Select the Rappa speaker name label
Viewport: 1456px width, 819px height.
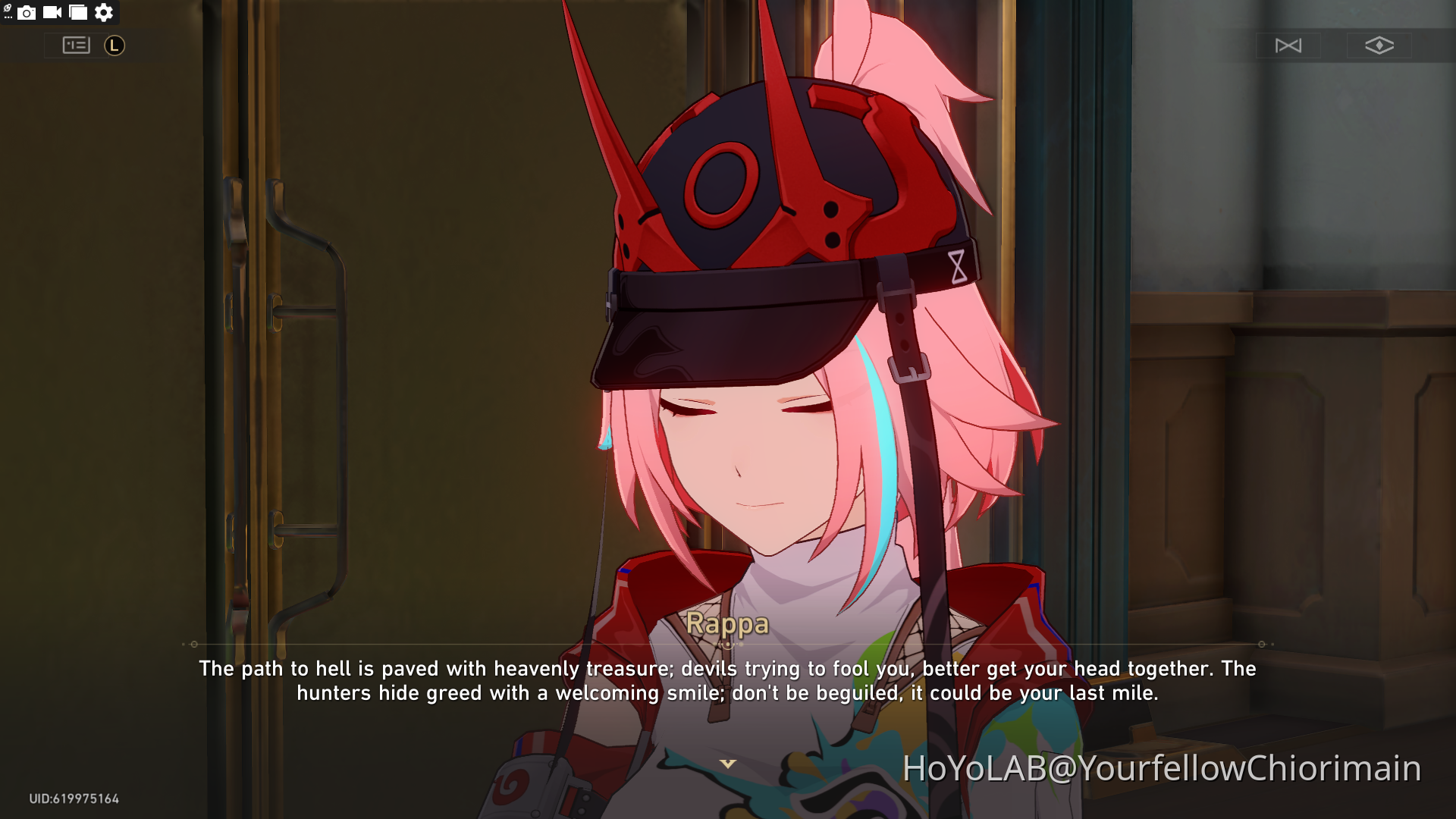[x=727, y=625]
